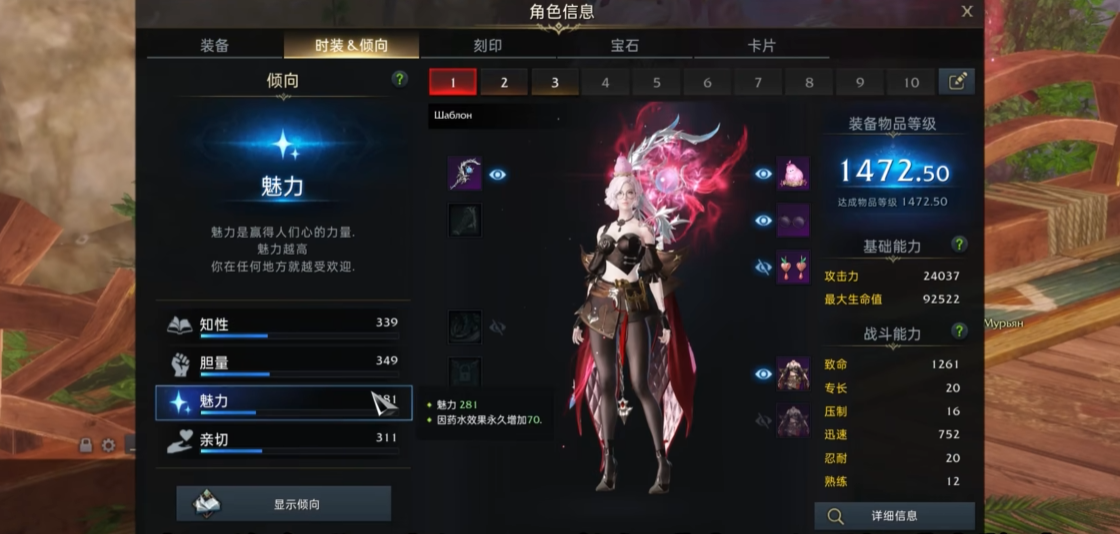Select the 胆量 tendency row
Viewport: 1120px width, 534px height.
(x=284, y=363)
